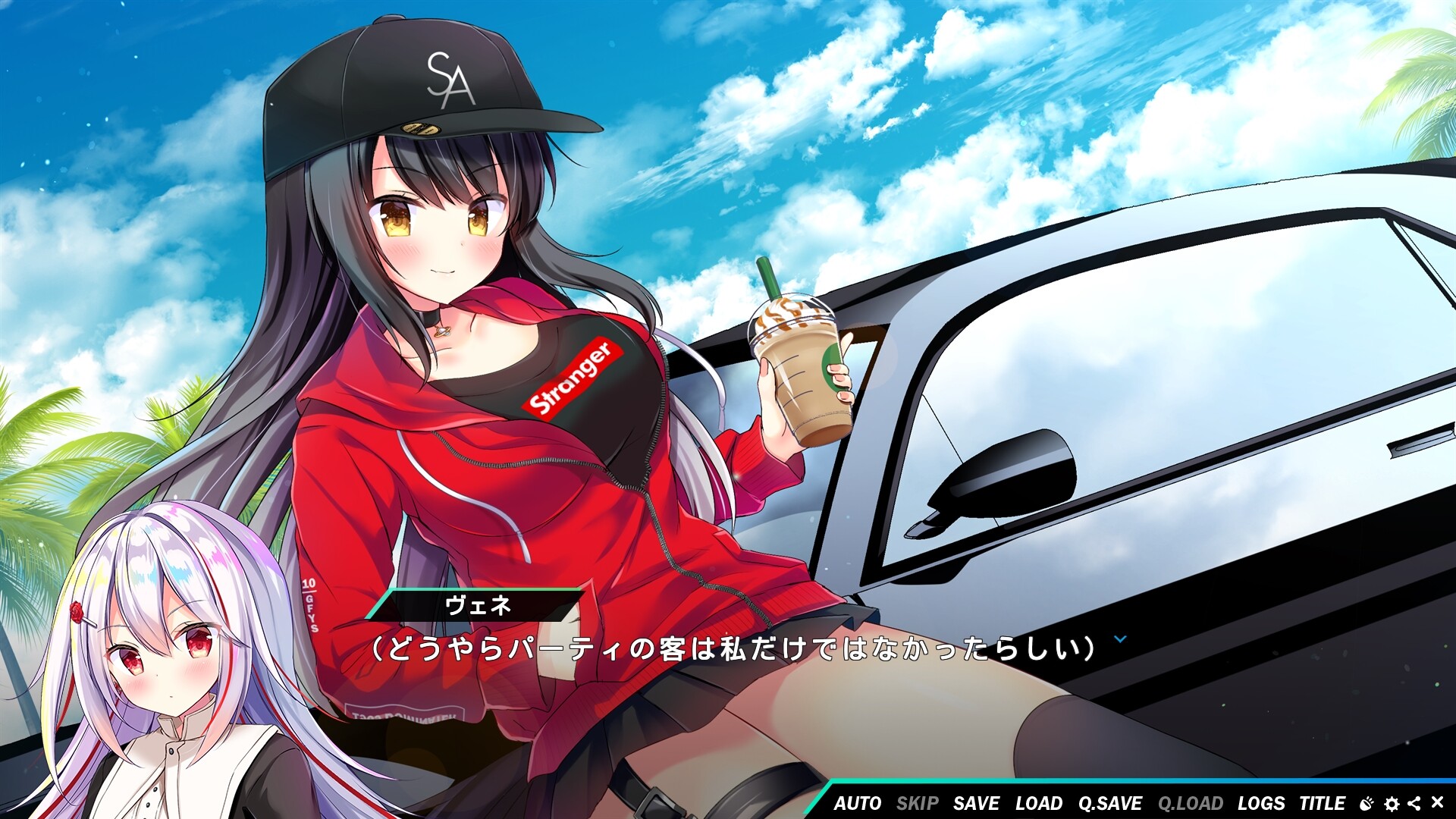The height and width of the screenshot is (819, 1456).
Task: Hide the text window with X icon
Action: 1437,802
